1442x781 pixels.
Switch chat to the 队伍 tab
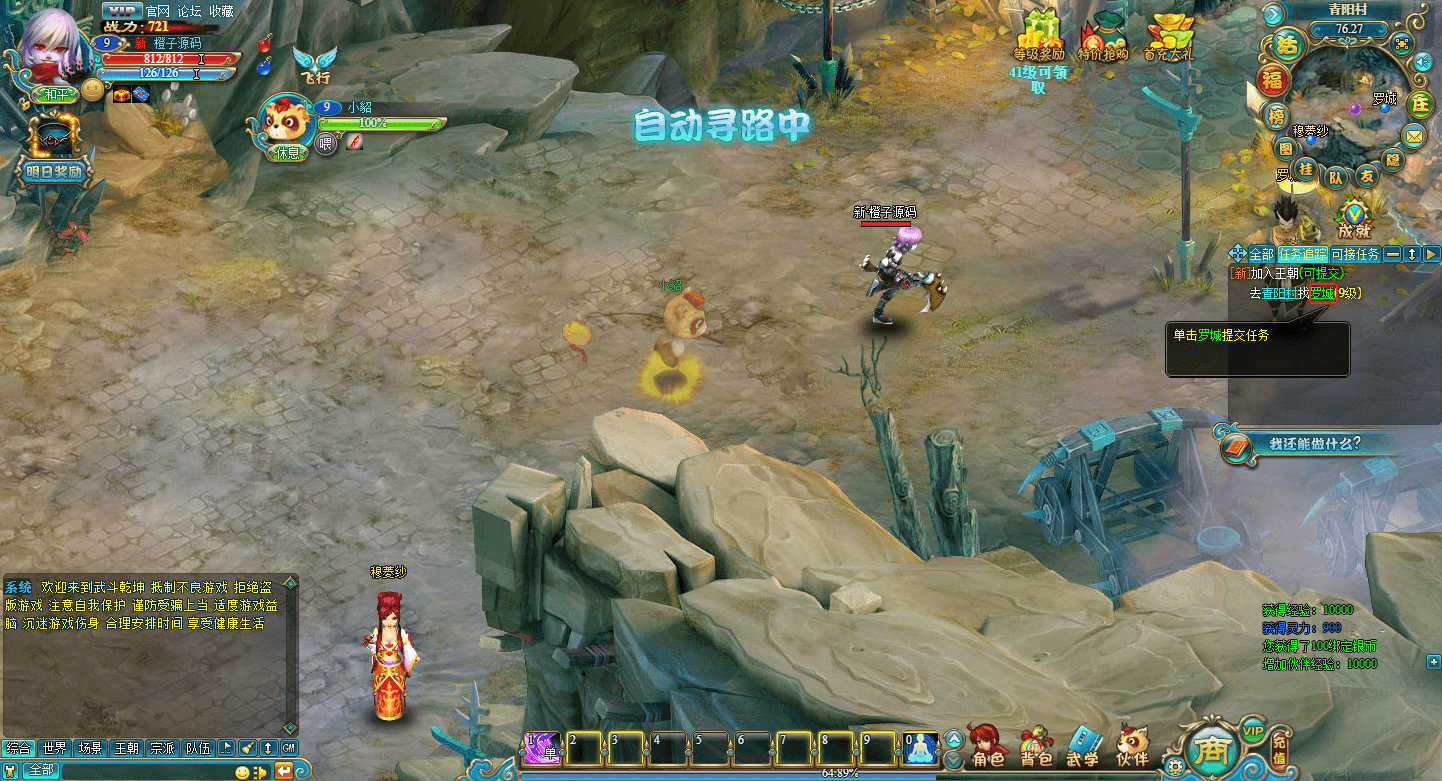coord(198,748)
